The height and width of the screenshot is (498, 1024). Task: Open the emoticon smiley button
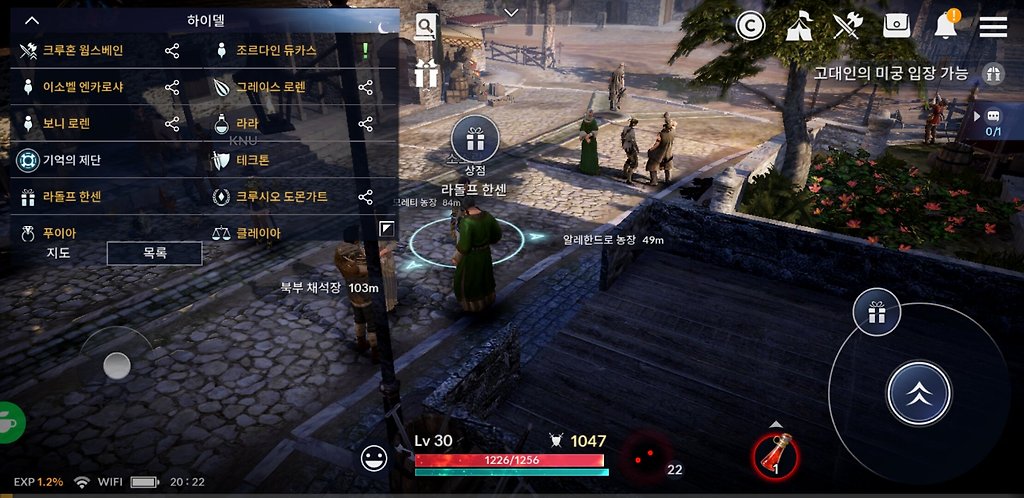pos(374,458)
